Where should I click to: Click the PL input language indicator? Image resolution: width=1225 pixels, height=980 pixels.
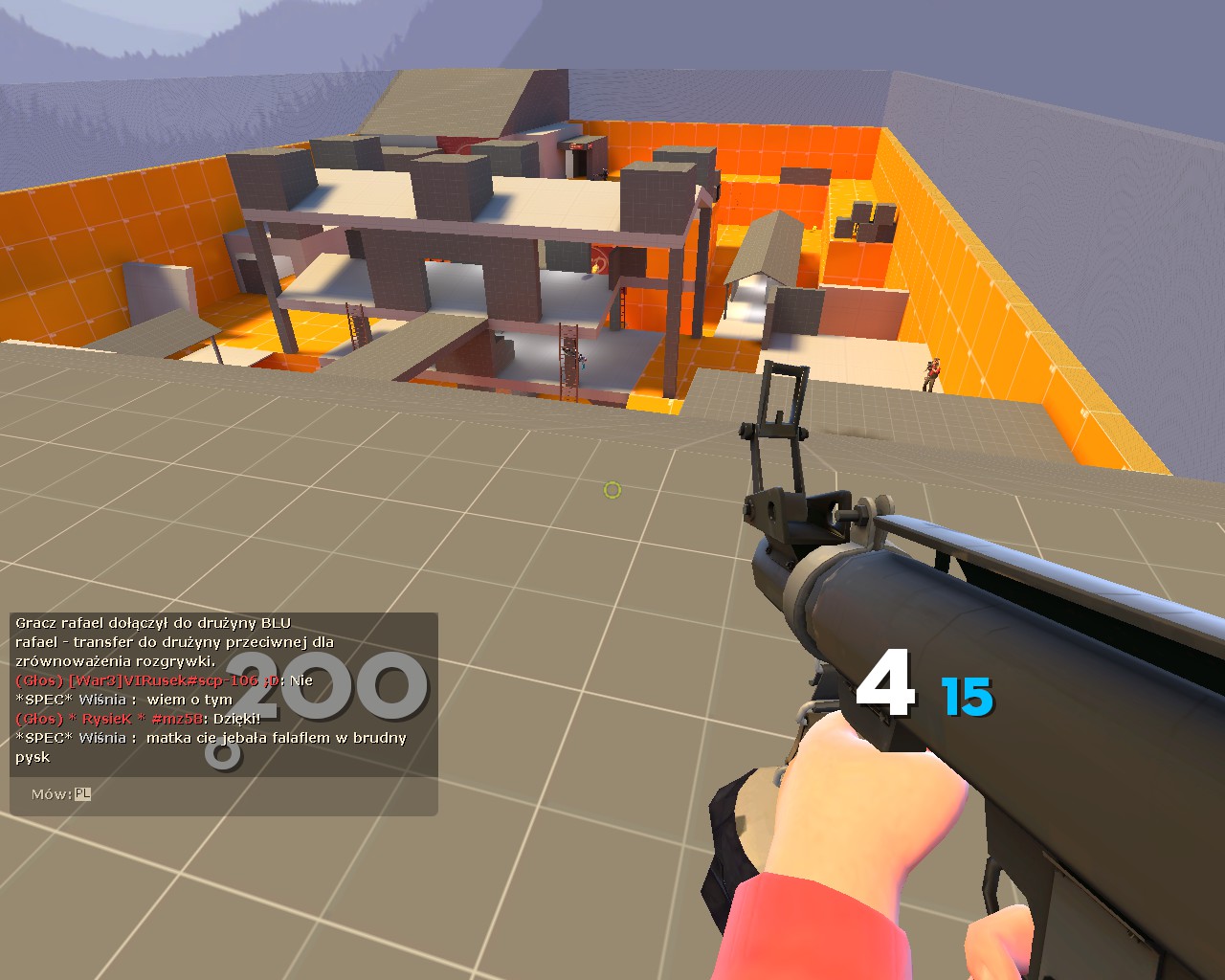click(83, 794)
